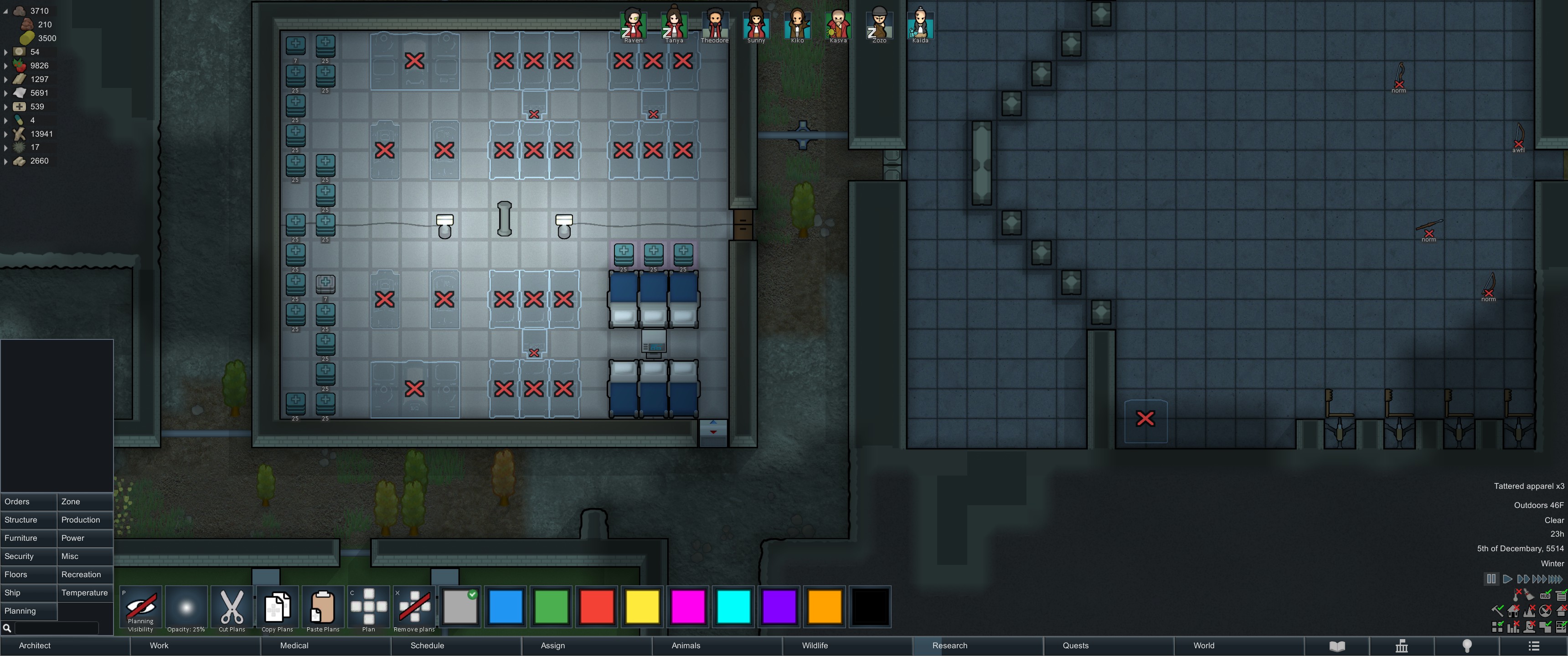
Task: Select the orange plan color
Action: 825,607
